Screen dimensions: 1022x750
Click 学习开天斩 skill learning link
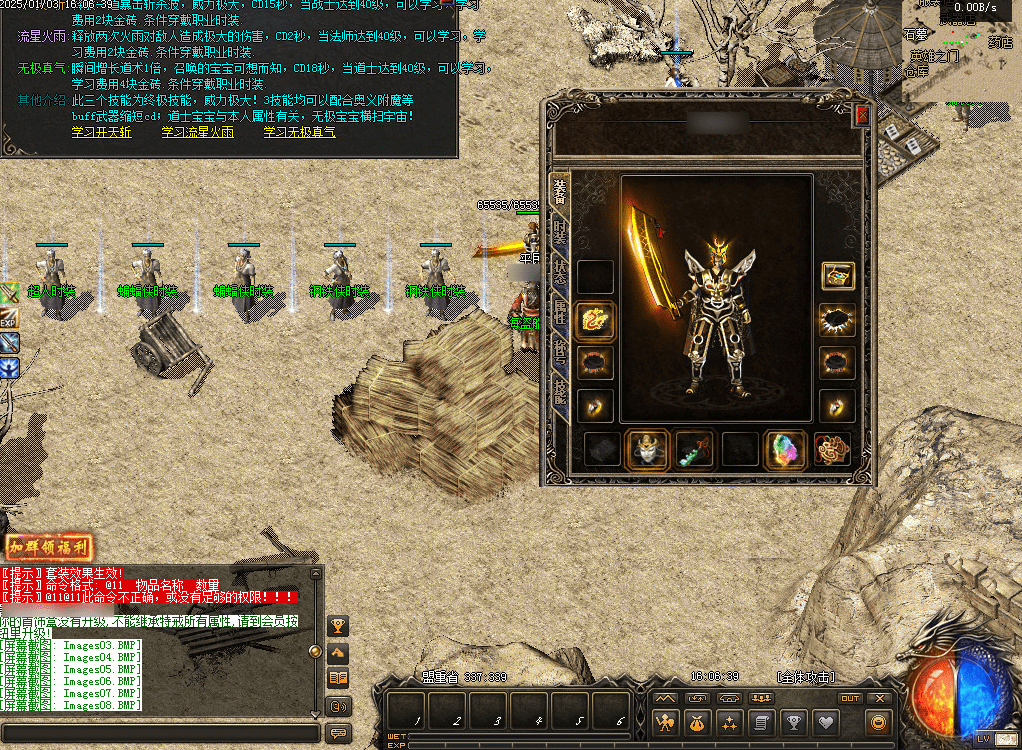[101, 133]
